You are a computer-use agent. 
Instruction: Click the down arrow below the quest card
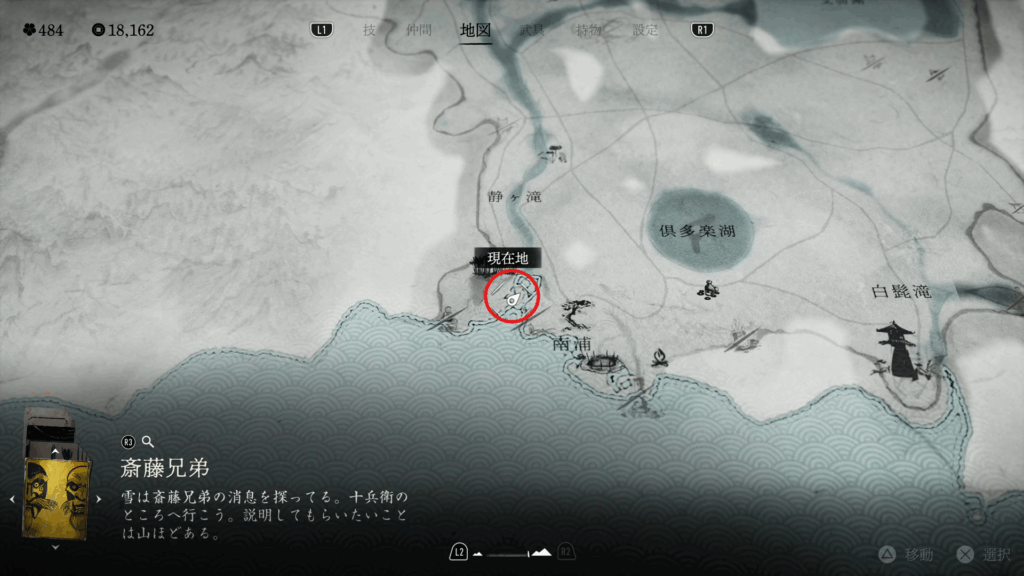(x=55, y=546)
